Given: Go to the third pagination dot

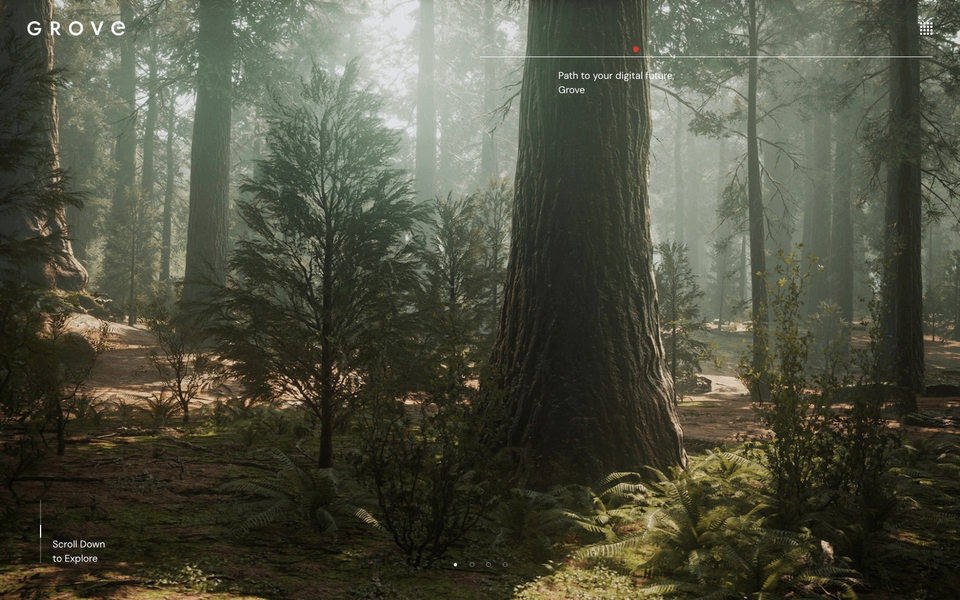Looking at the screenshot, I should click(488, 564).
